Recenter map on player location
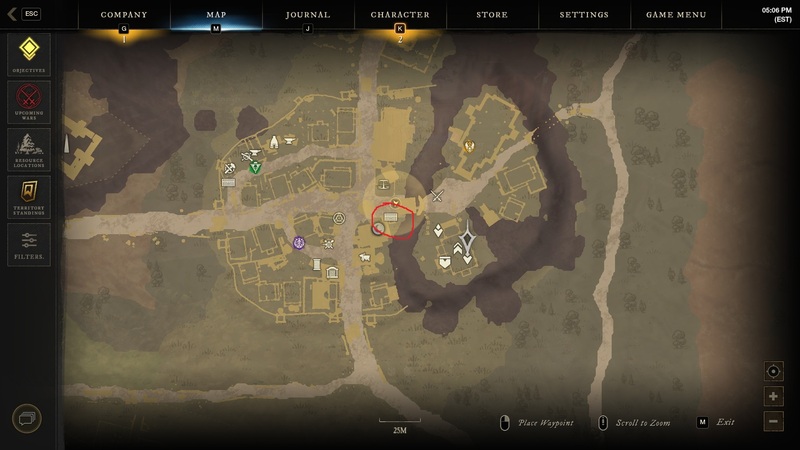Image resolution: width=800 pixels, height=450 pixels. click(773, 371)
